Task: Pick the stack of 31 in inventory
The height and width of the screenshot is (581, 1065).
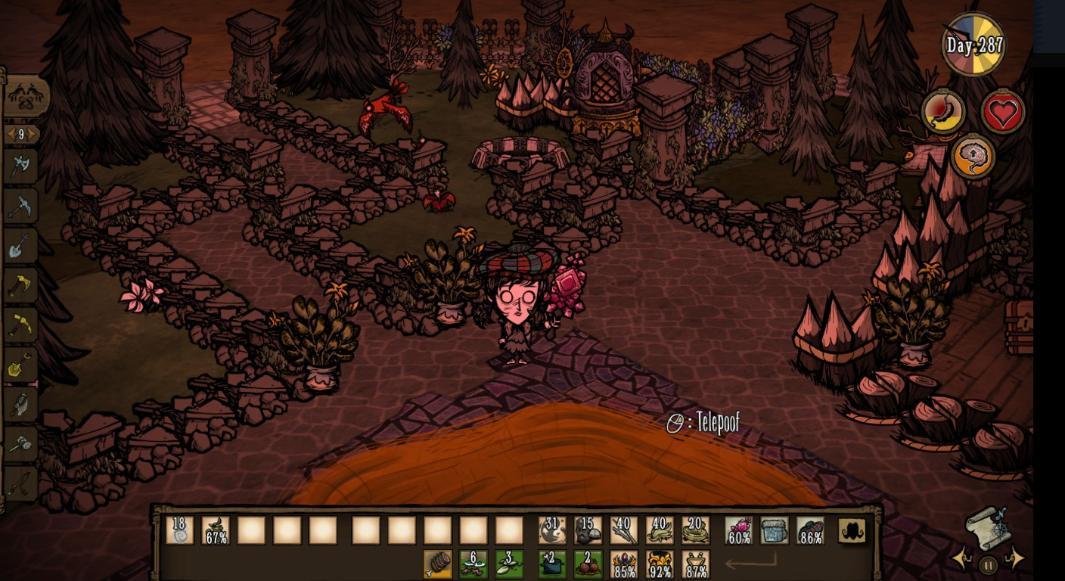Action: [552, 530]
